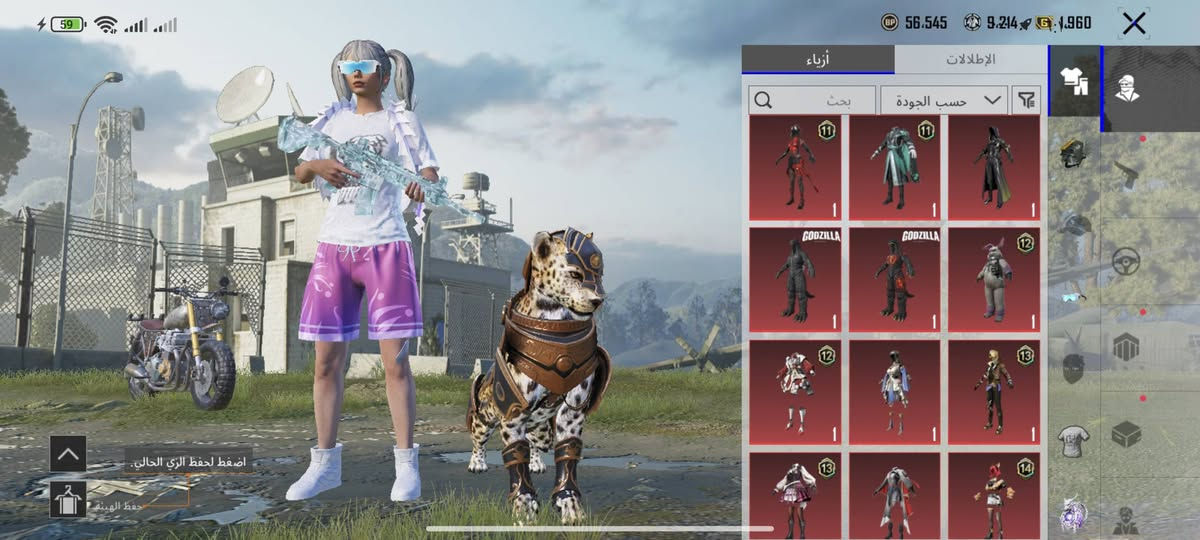Image resolution: width=1200 pixels, height=540 pixels.
Task: Open the pistol weapon skins category
Action: 1127,172
